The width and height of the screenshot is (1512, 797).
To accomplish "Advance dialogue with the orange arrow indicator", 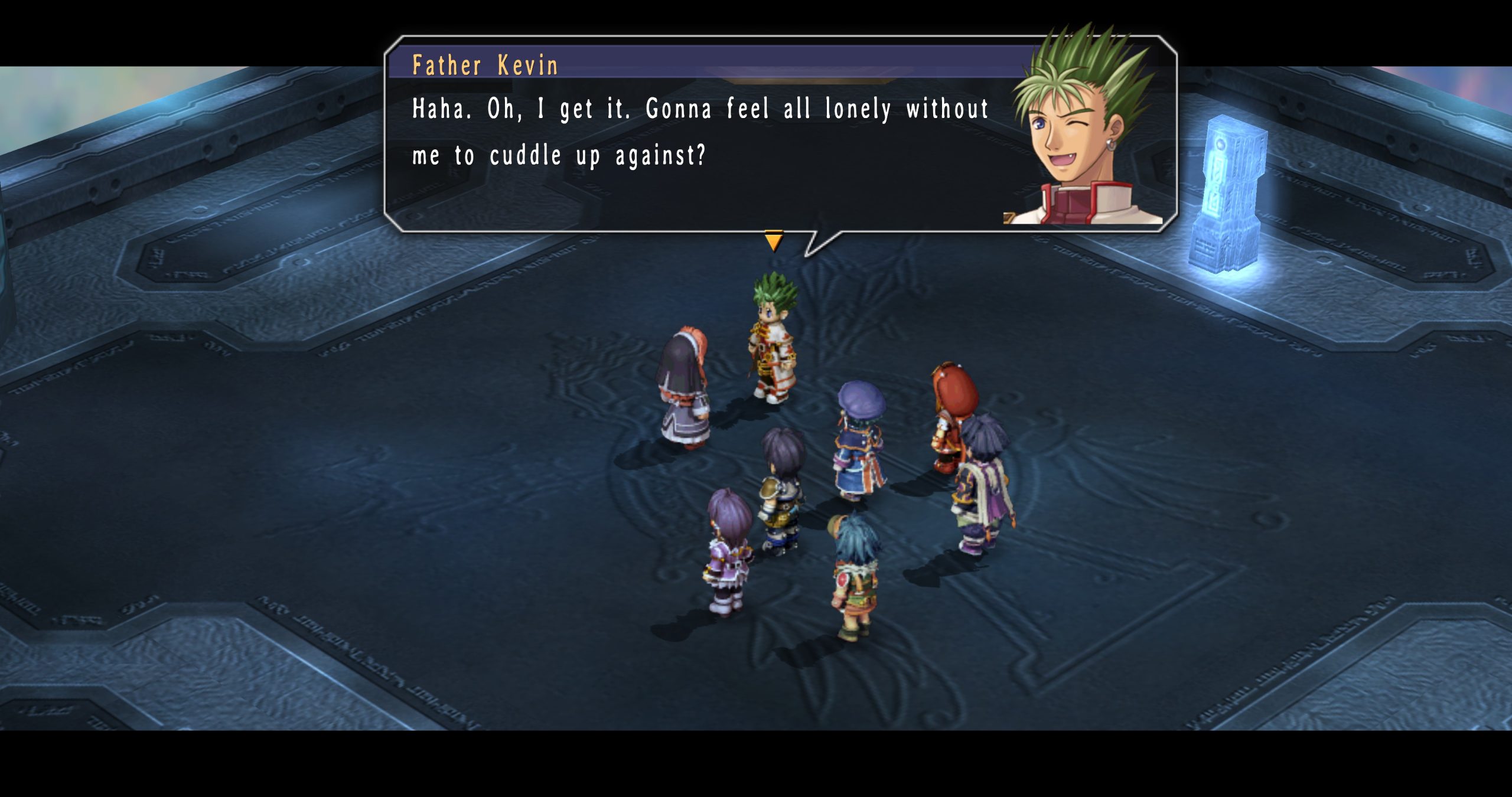I will (773, 241).
